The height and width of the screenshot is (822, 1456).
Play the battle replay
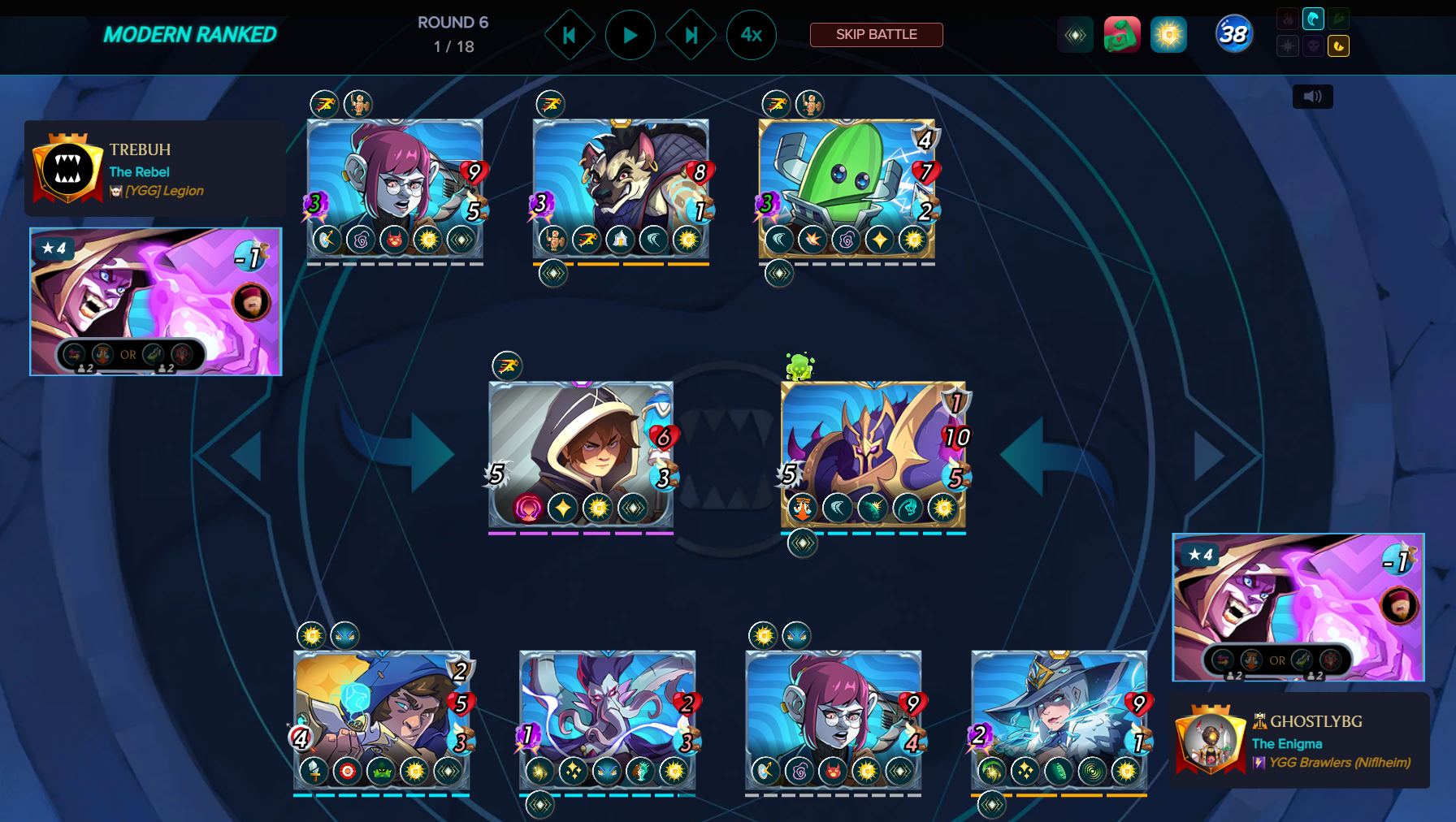[630, 35]
